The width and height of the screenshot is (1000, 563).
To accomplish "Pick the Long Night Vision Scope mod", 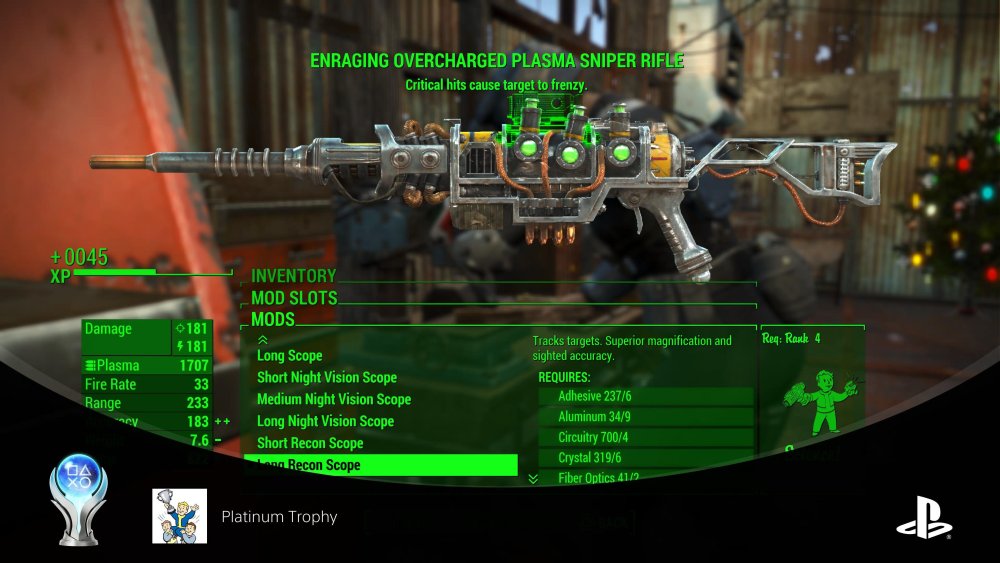I will point(325,421).
